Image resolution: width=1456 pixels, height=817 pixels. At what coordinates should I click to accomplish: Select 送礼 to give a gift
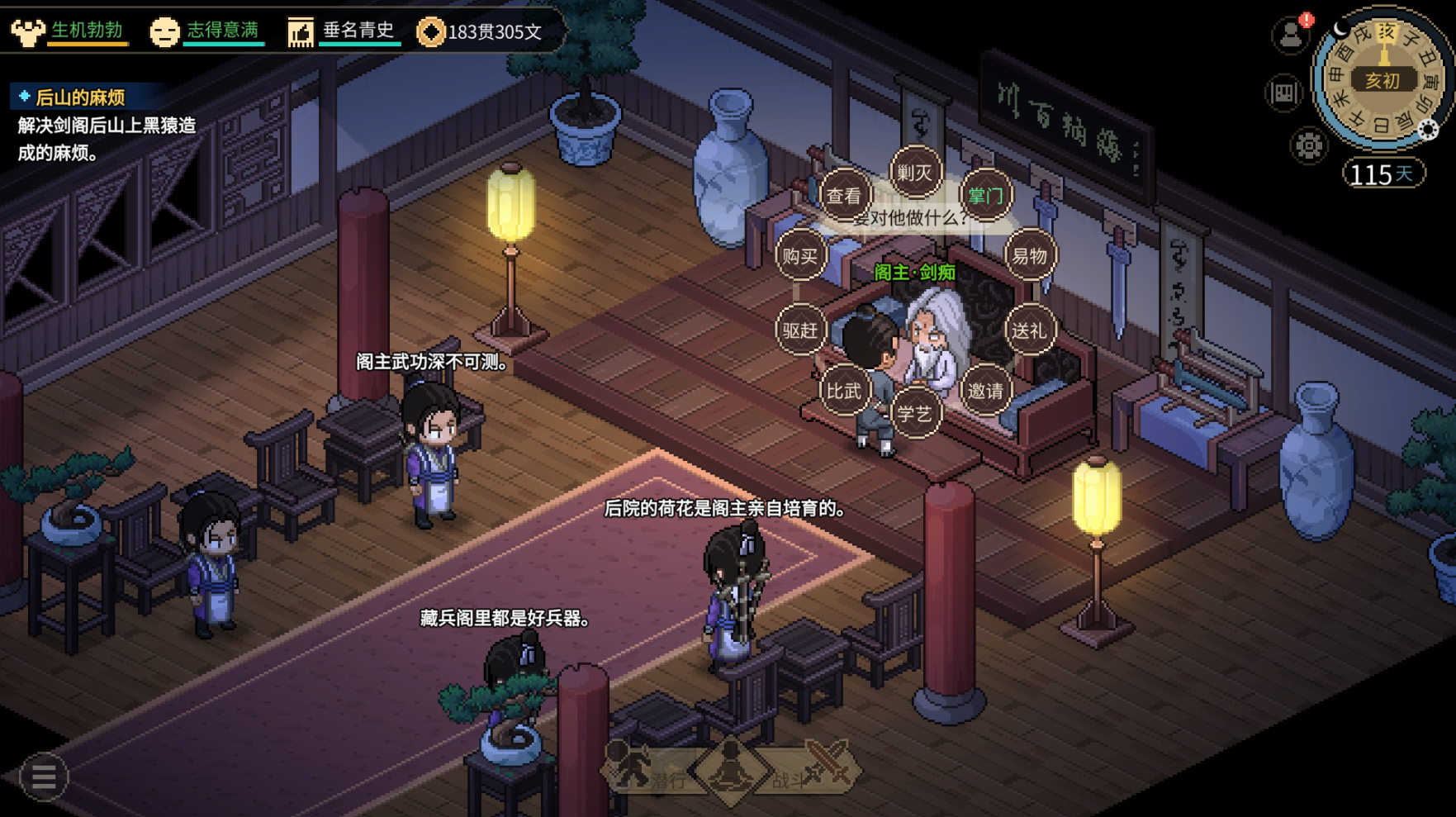(1029, 330)
